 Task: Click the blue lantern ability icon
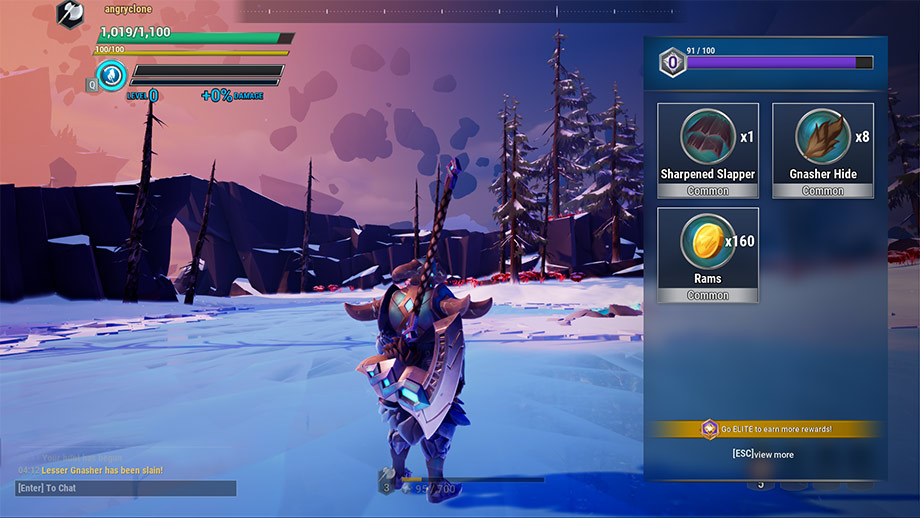click(x=112, y=75)
